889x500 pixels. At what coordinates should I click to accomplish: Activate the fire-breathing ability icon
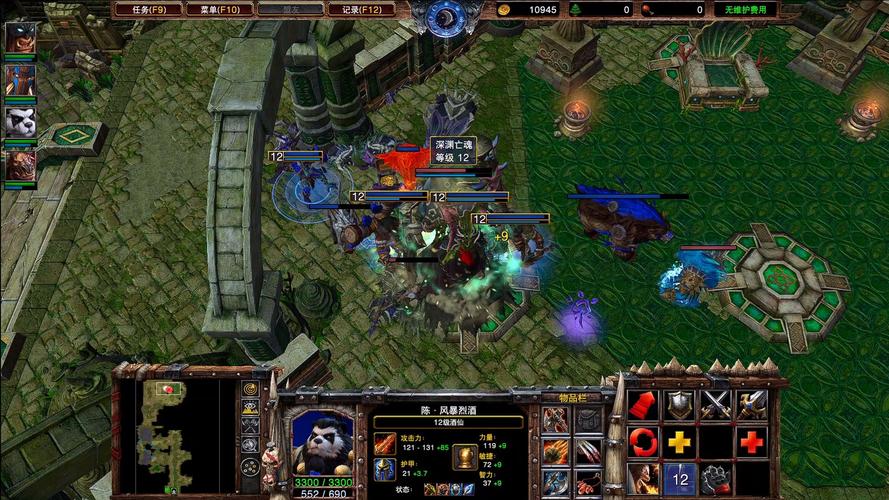[x=643, y=477]
